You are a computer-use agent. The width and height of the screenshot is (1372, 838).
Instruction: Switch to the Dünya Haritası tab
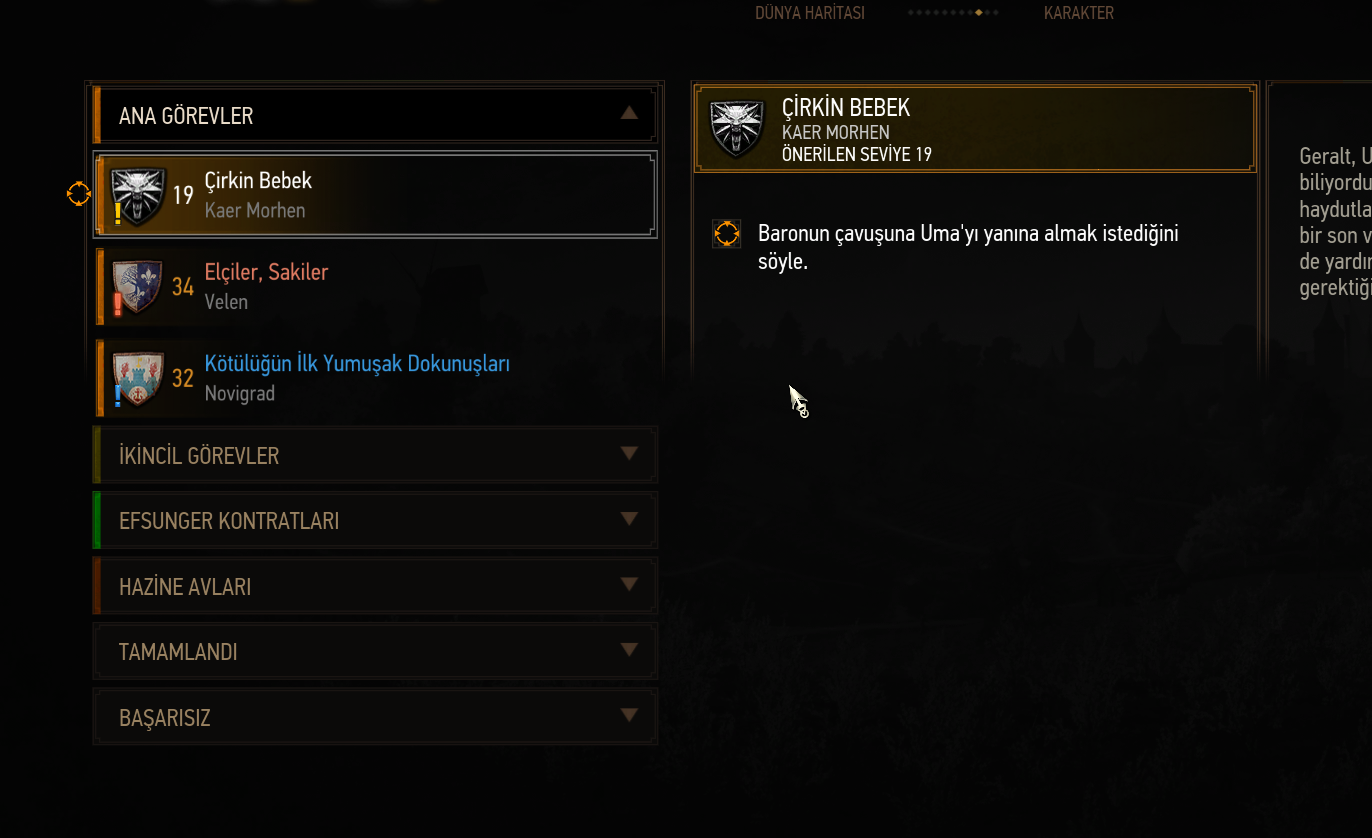click(810, 13)
